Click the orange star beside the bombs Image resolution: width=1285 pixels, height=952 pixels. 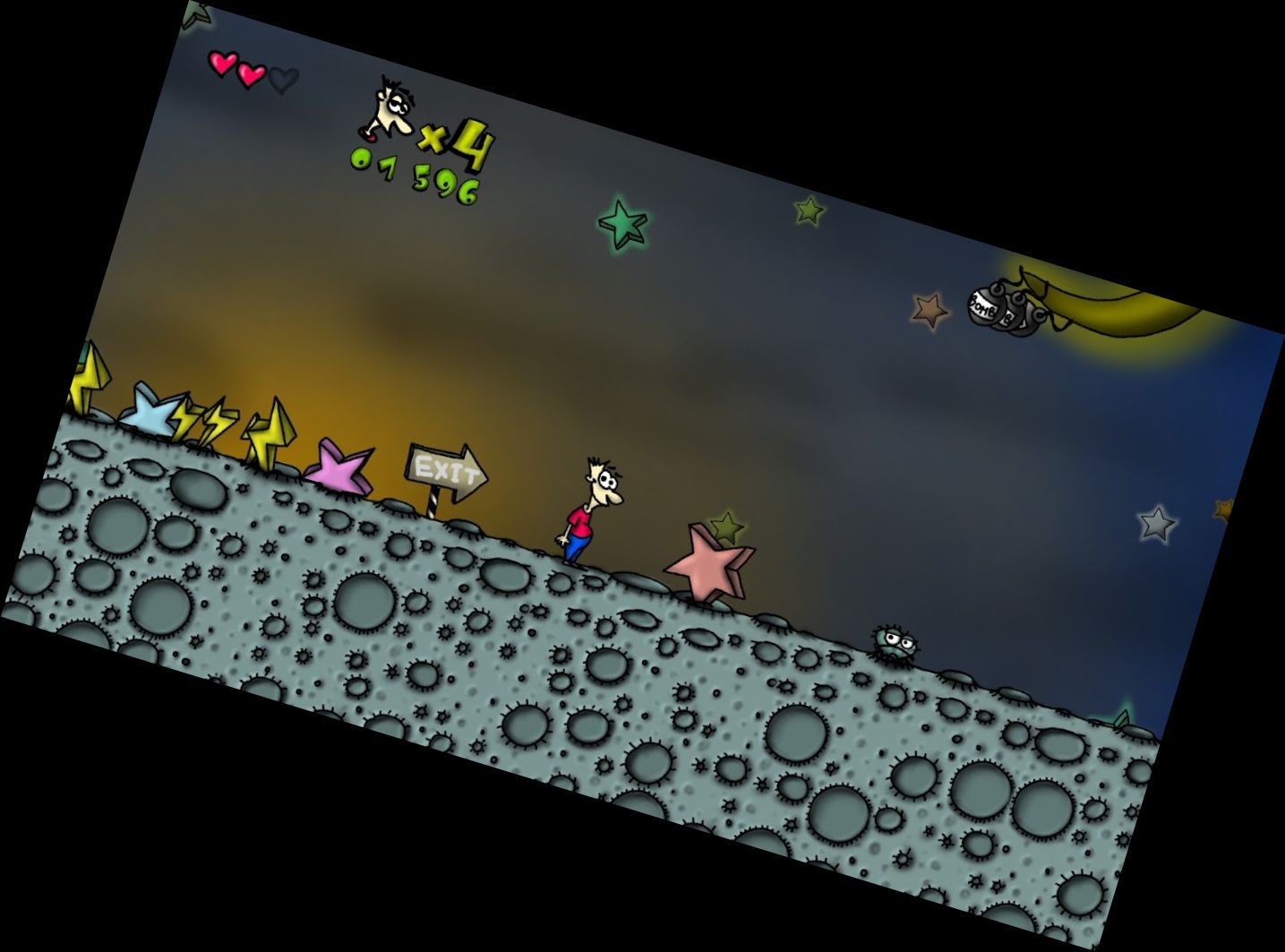pos(926,313)
